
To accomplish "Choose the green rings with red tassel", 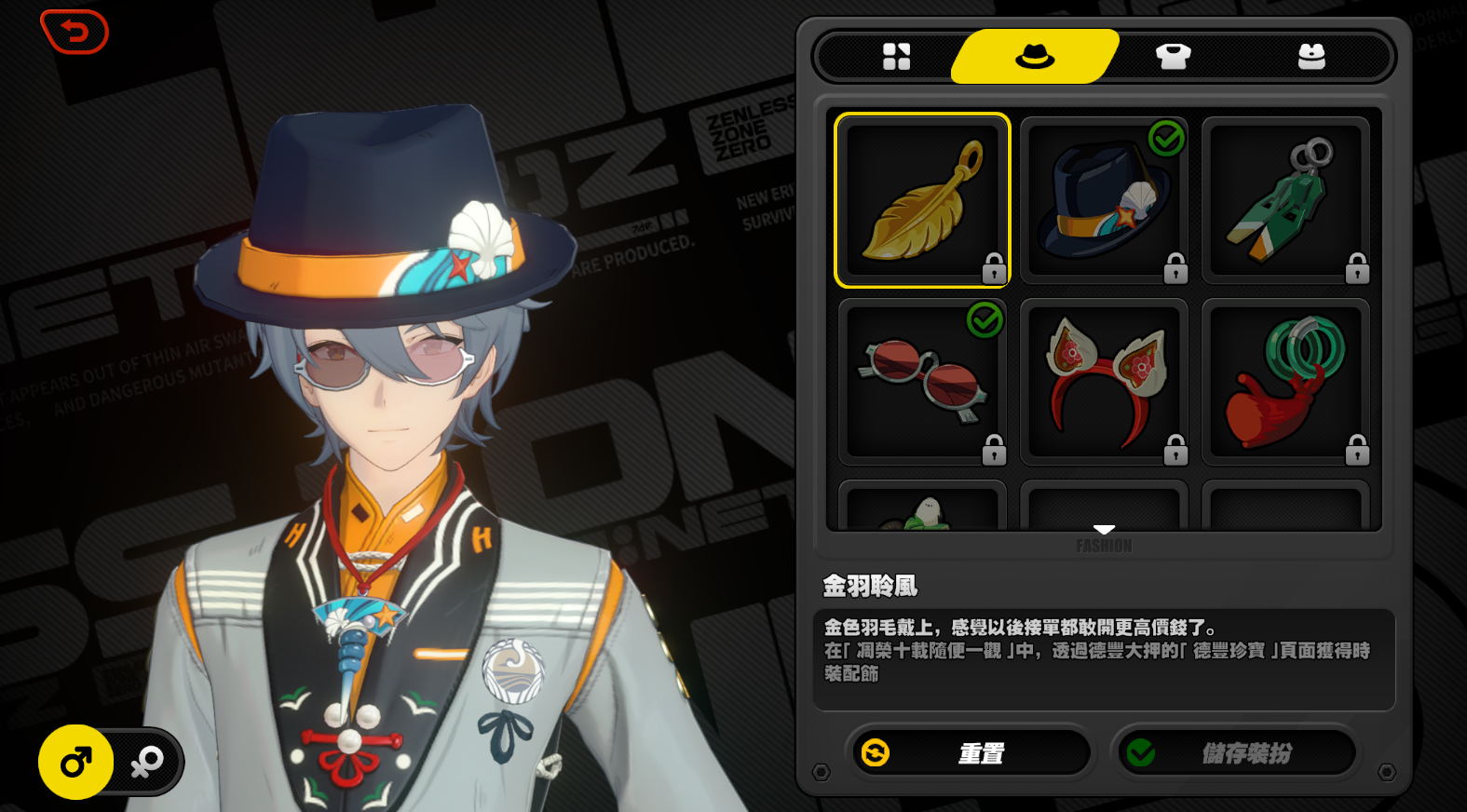I will (1285, 382).
